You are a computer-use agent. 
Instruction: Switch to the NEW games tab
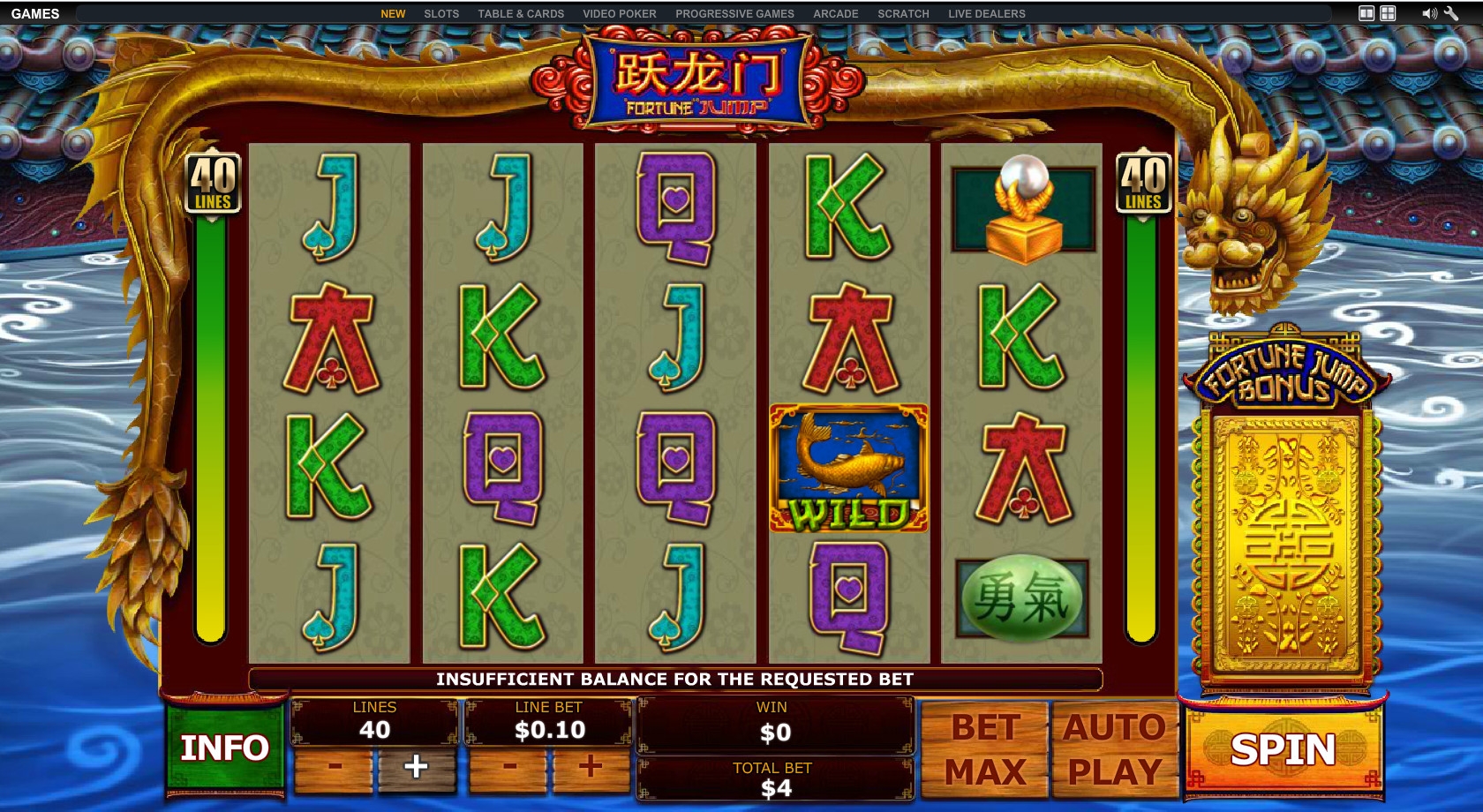click(x=393, y=14)
